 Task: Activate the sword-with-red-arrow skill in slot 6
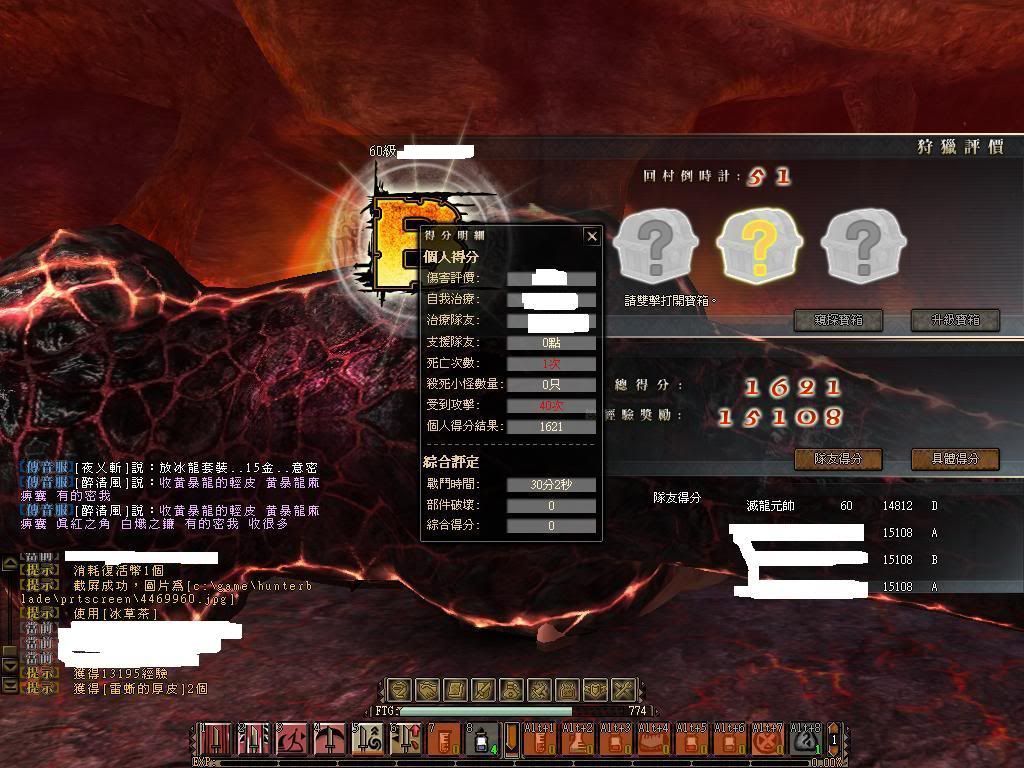pyautogui.click(x=406, y=740)
